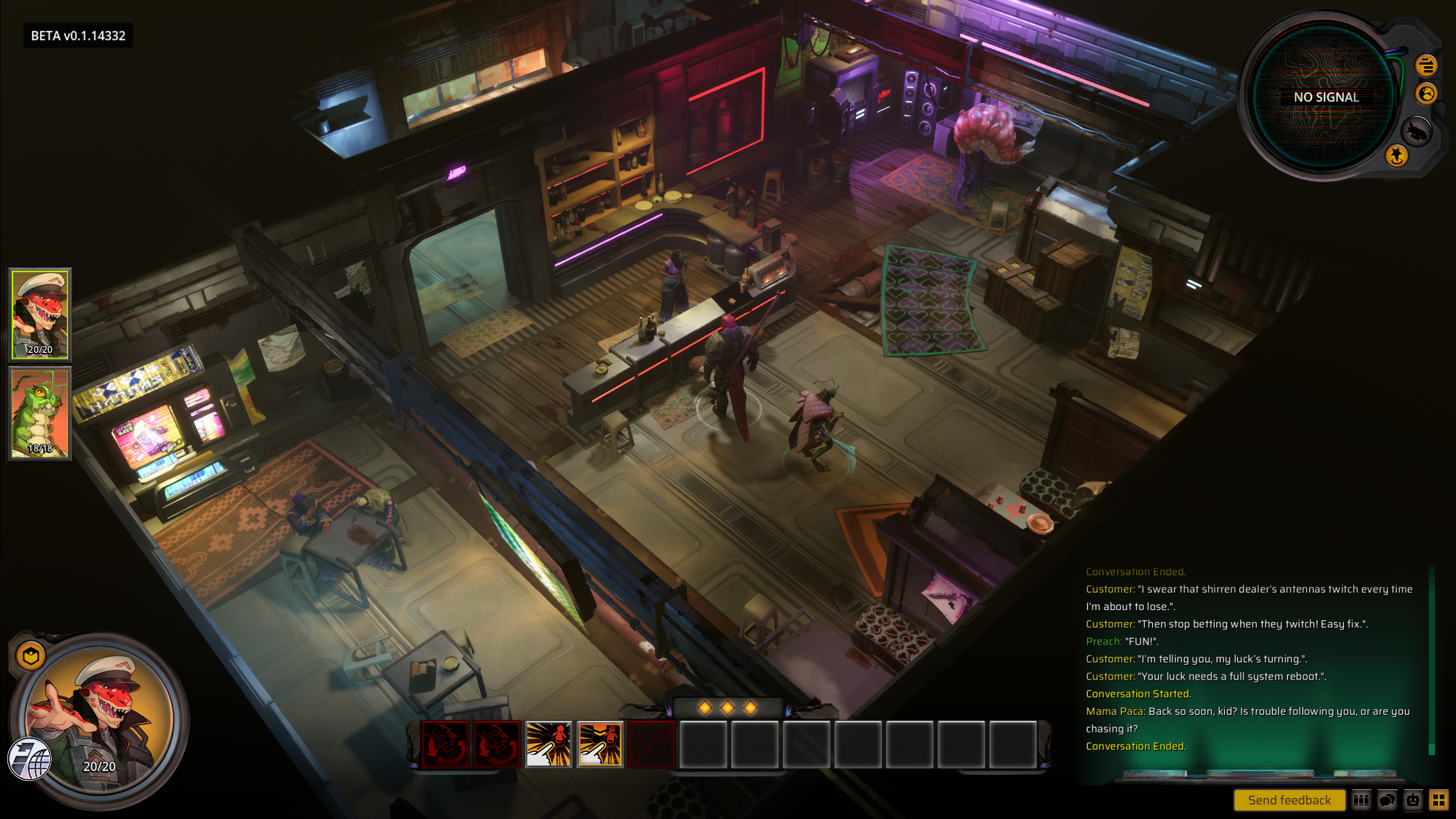Select the robot face icon button

coord(1413,800)
